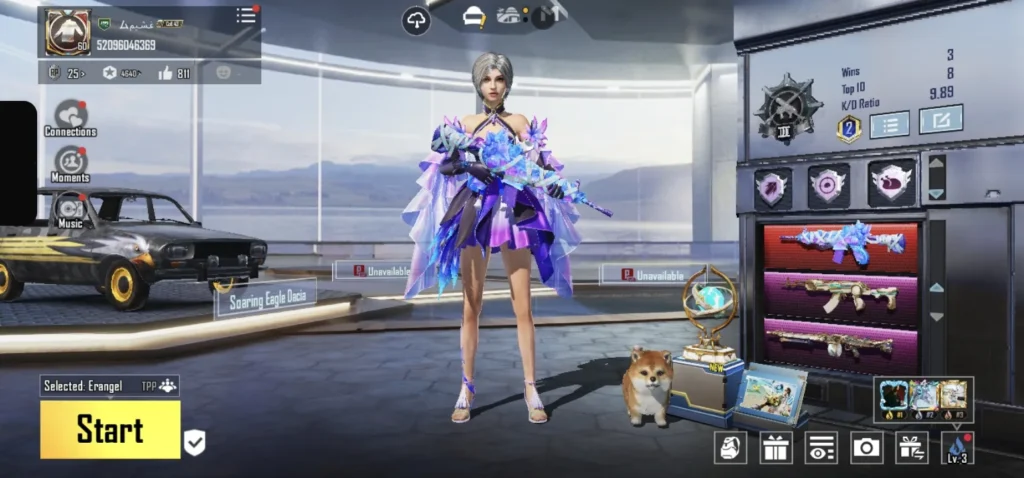Open the Selected: Erangel mode selector
Screen dimensions: 1024x478
[110, 386]
